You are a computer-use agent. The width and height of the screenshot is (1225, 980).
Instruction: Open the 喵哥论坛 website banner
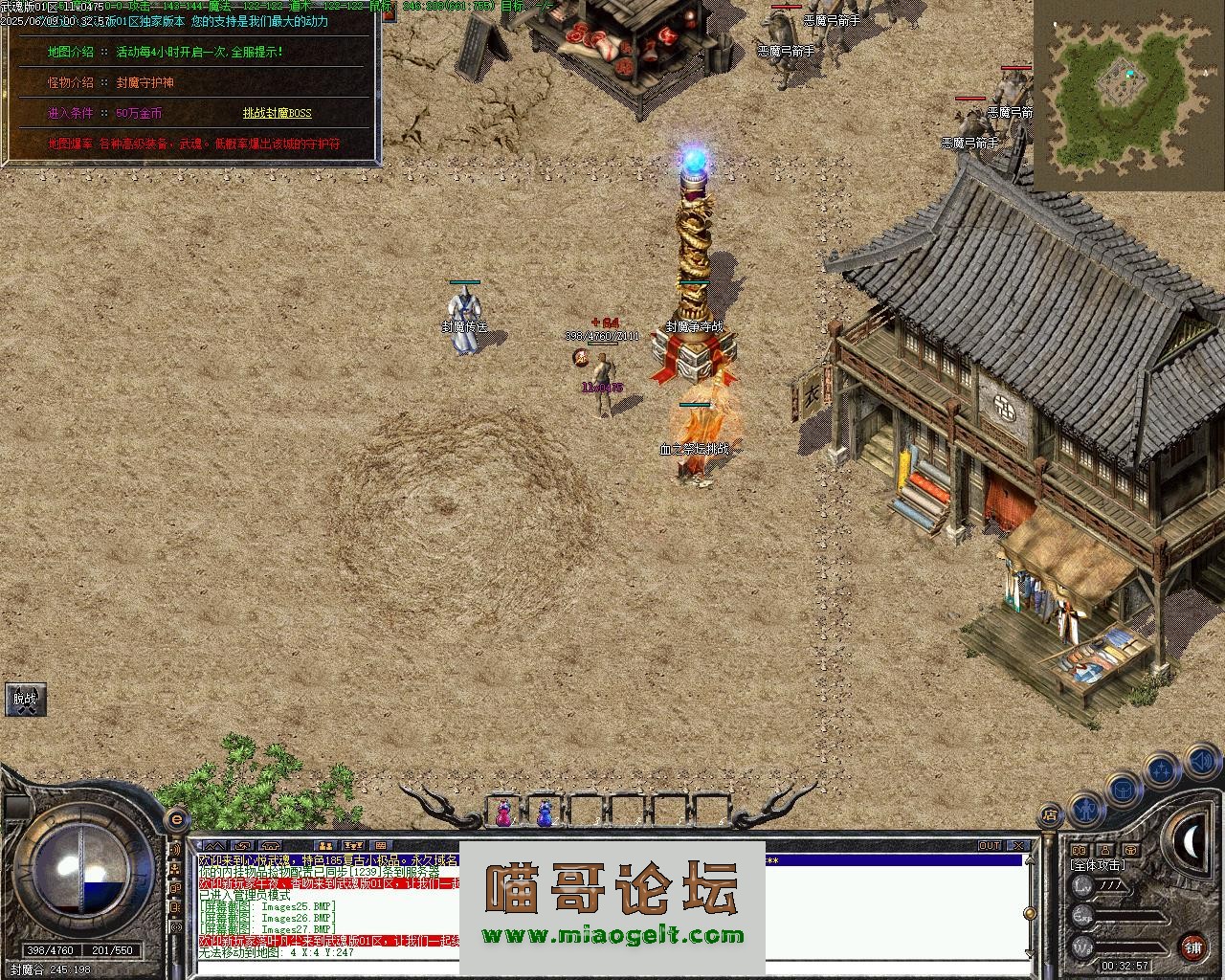[x=612, y=906]
